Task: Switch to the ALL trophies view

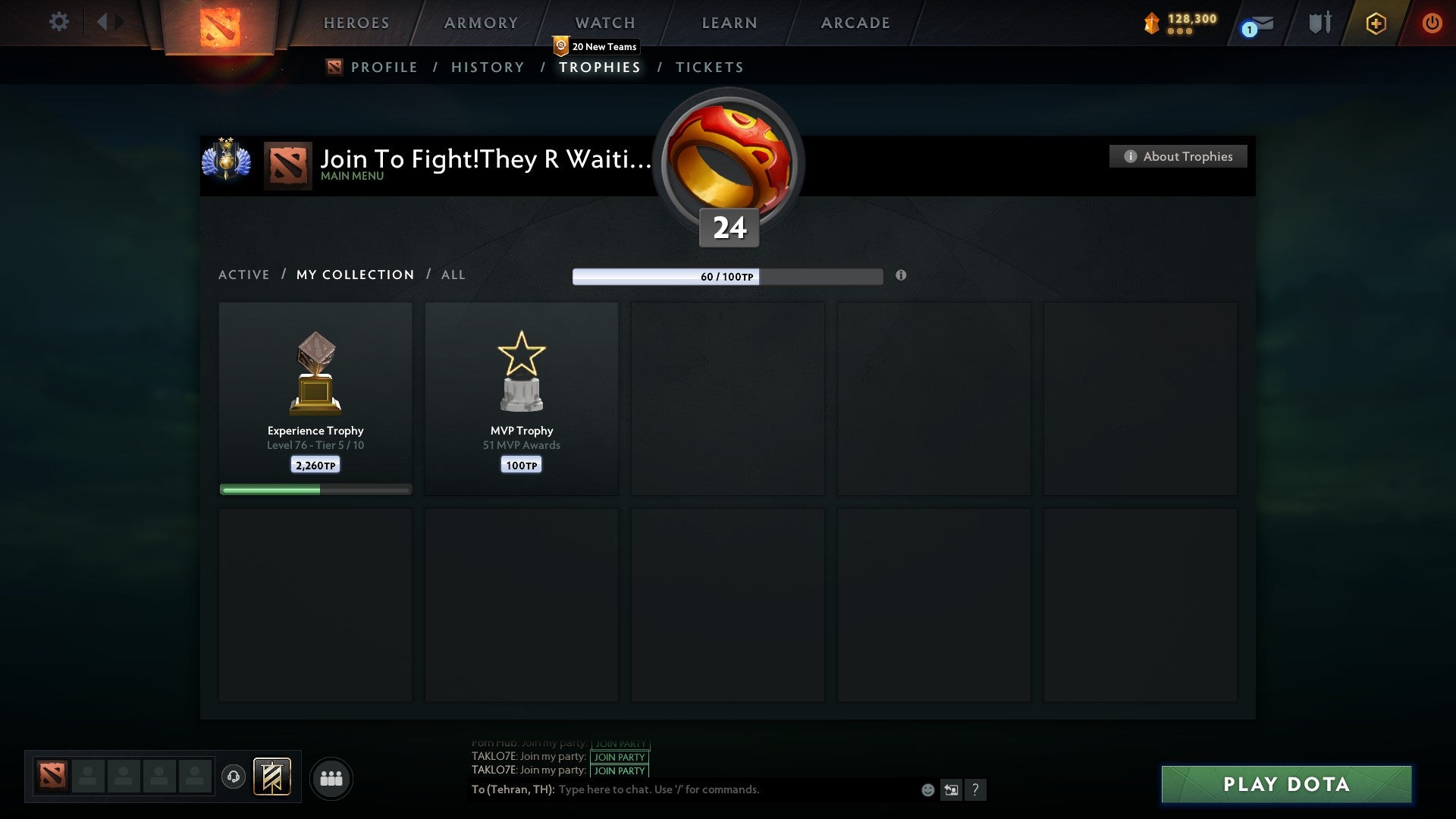Action: (x=453, y=275)
